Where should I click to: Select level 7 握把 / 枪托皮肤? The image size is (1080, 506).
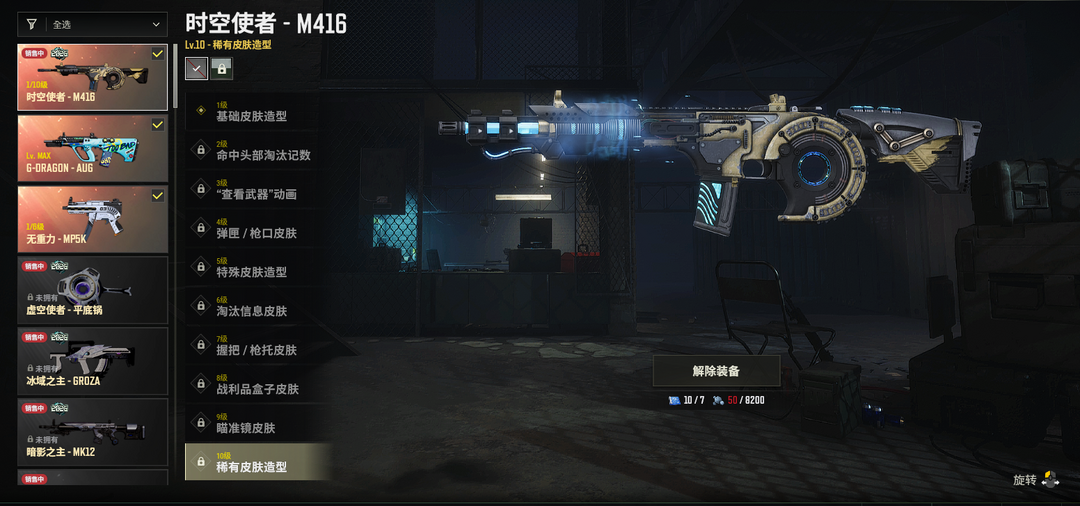pos(256,345)
